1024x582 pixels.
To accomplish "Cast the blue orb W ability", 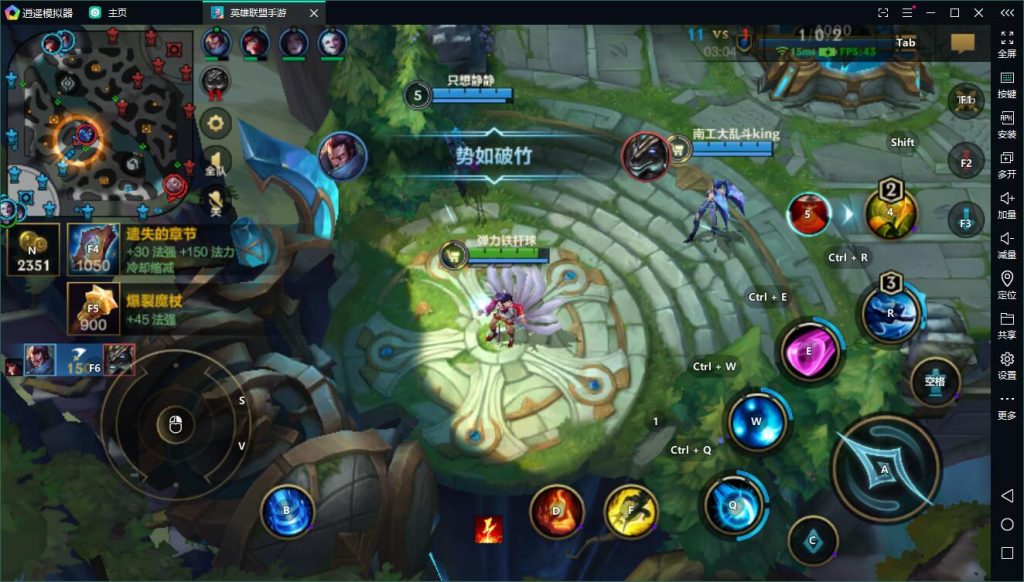I will [756, 422].
